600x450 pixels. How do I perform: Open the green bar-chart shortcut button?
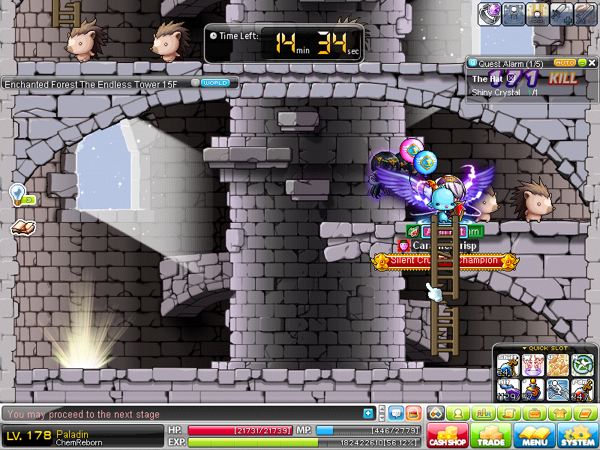pyautogui.click(x=485, y=413)
